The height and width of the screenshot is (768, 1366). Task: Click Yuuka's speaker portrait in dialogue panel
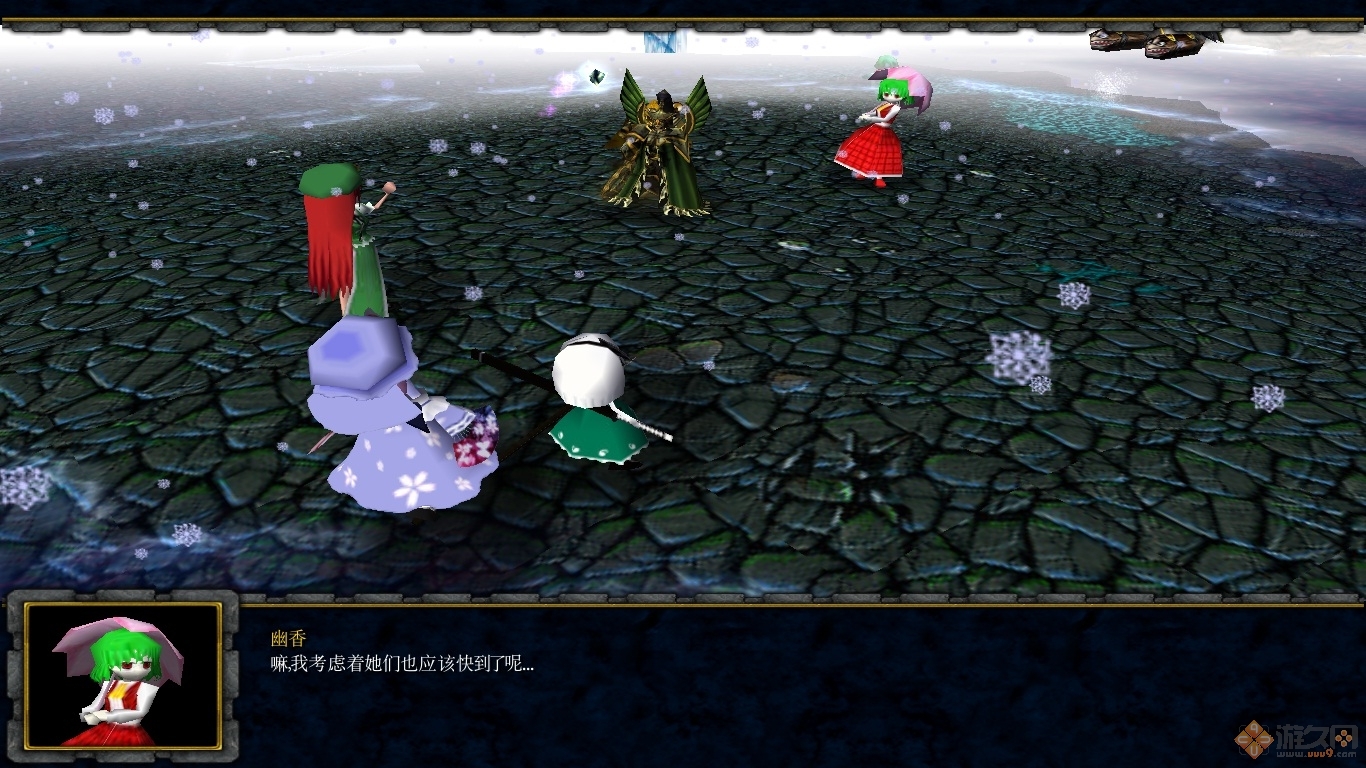(122, 676)
